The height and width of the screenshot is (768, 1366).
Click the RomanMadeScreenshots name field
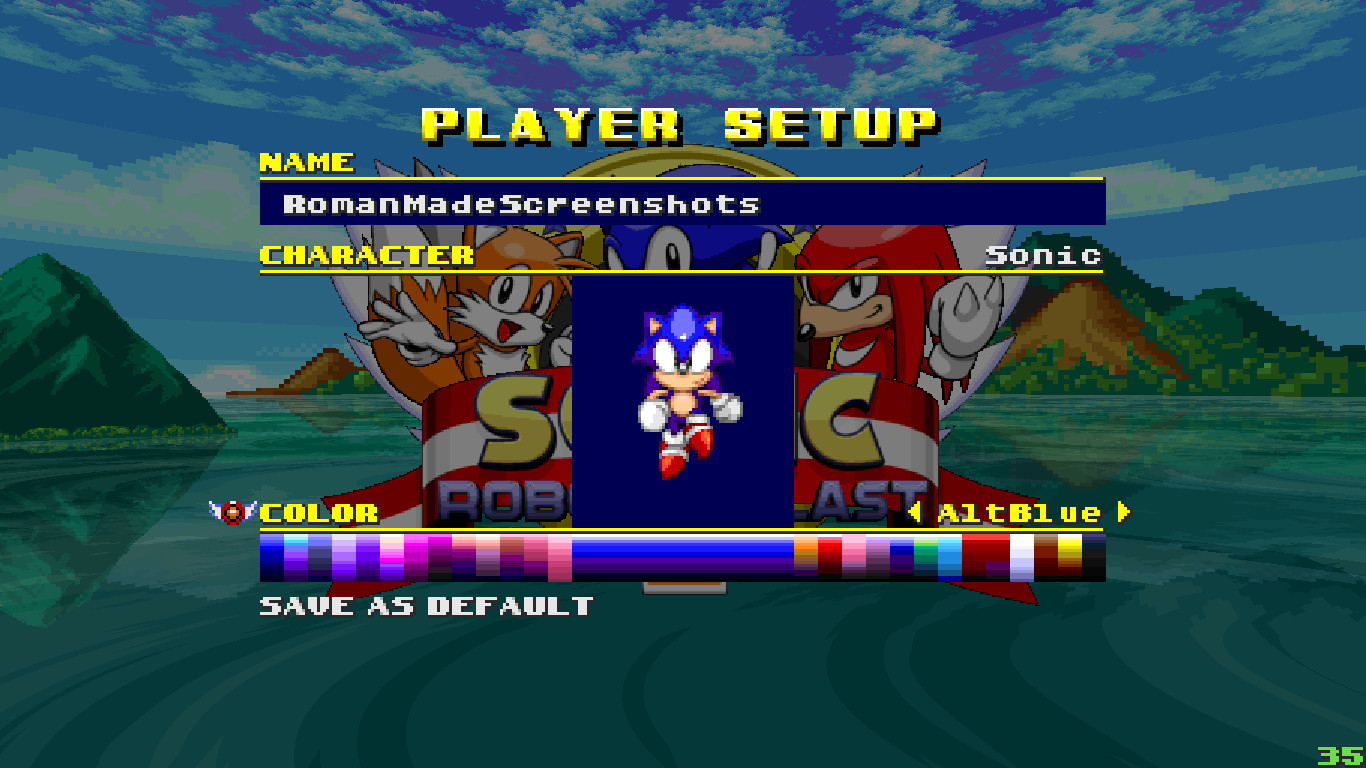(520, 203)
